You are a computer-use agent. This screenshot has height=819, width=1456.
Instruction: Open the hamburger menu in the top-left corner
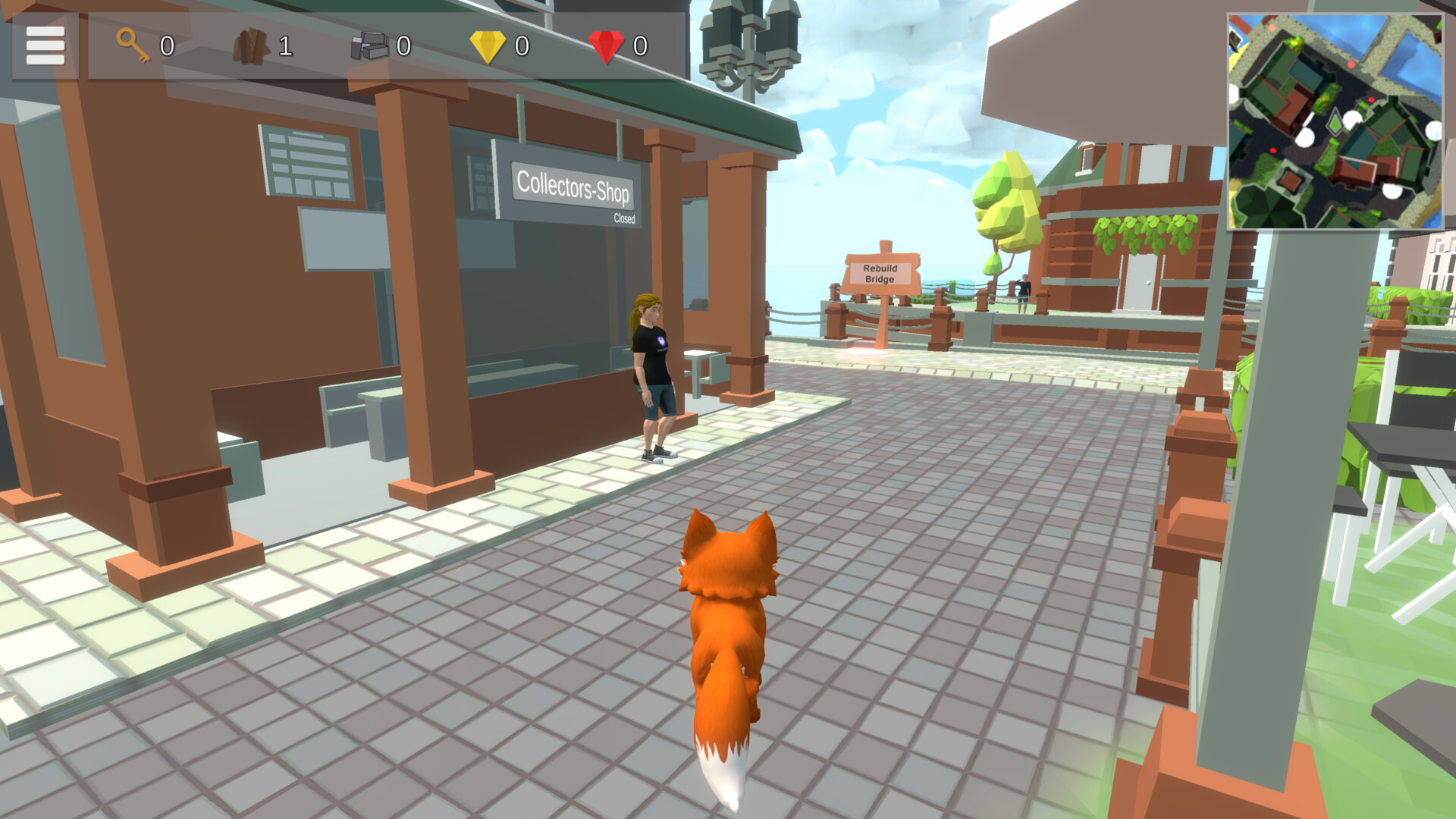point(44,44)
